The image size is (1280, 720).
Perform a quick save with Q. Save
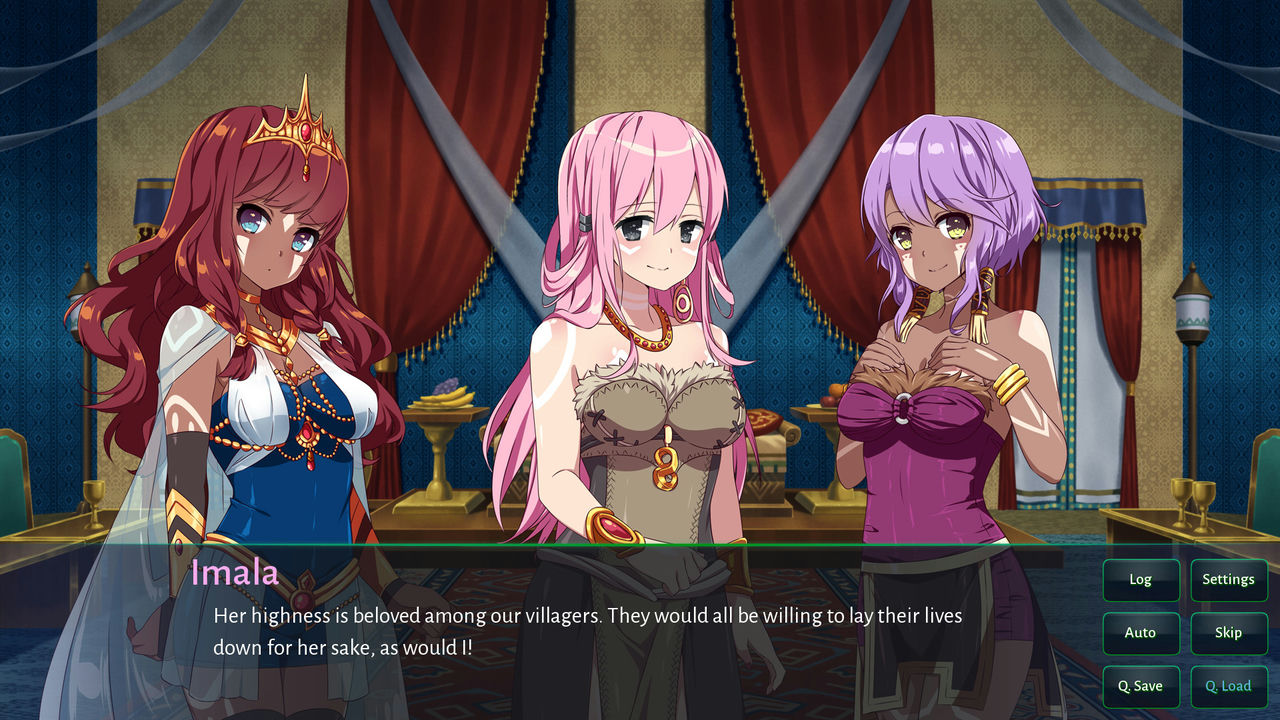(x=1141, y=686)
